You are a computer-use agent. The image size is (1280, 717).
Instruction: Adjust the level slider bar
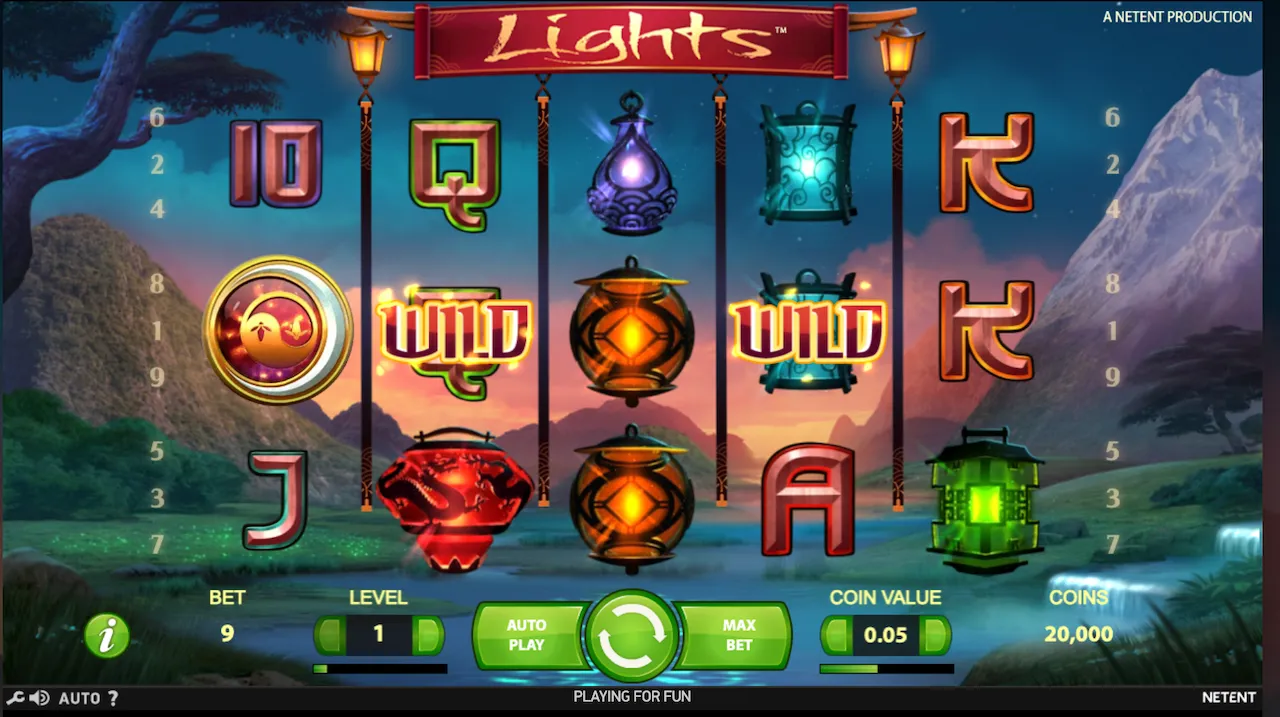pos(380,669)
